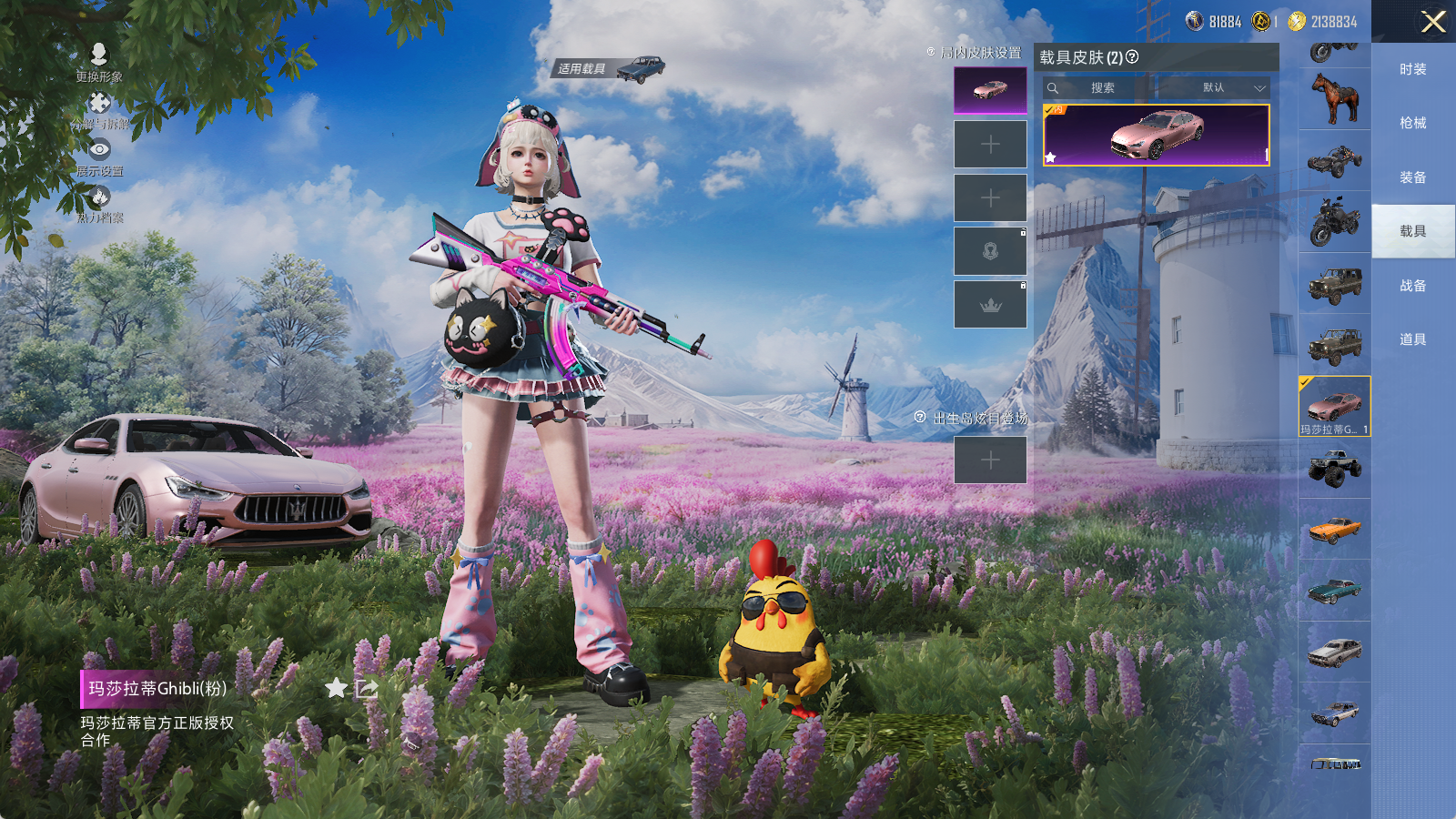Favorite the skin with the star icon
Viewport: 1456px width, 819px height.
[336, 688]
